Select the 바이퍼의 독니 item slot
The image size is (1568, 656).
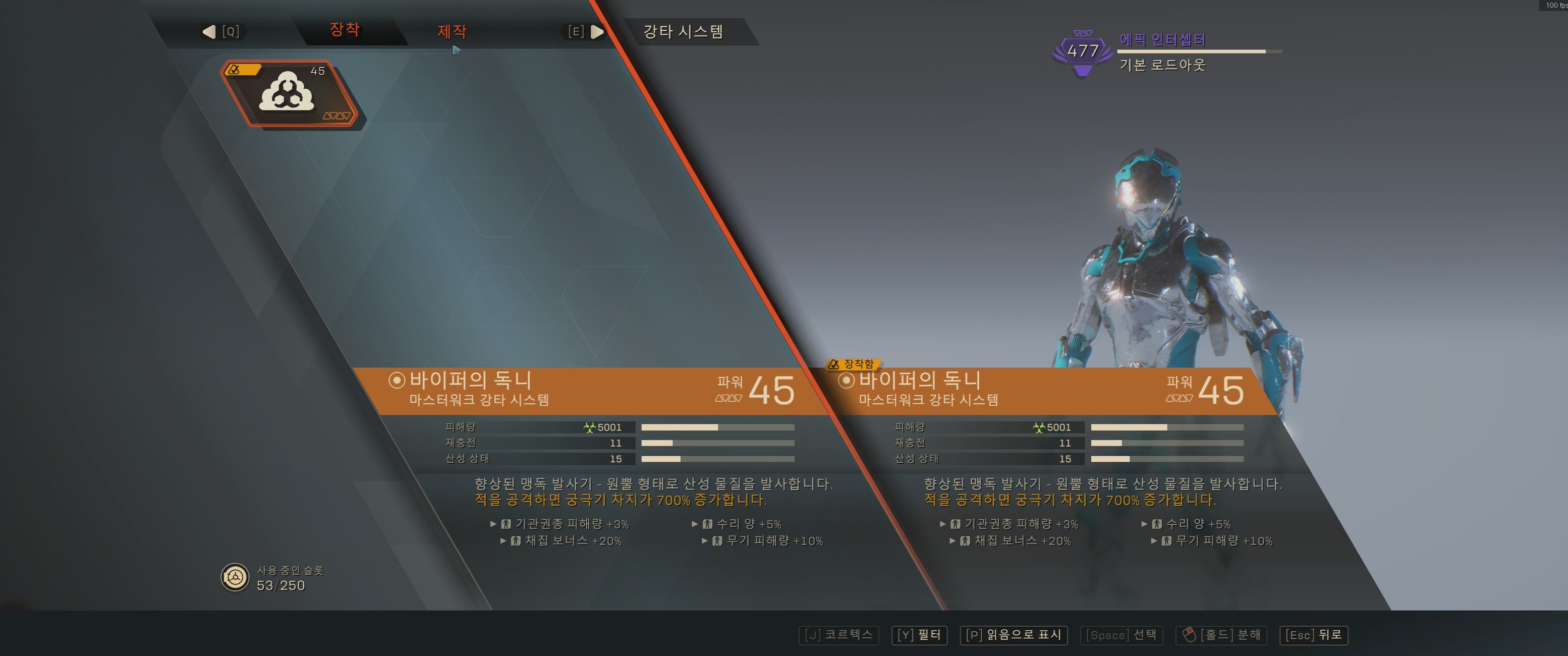point(289,93)
